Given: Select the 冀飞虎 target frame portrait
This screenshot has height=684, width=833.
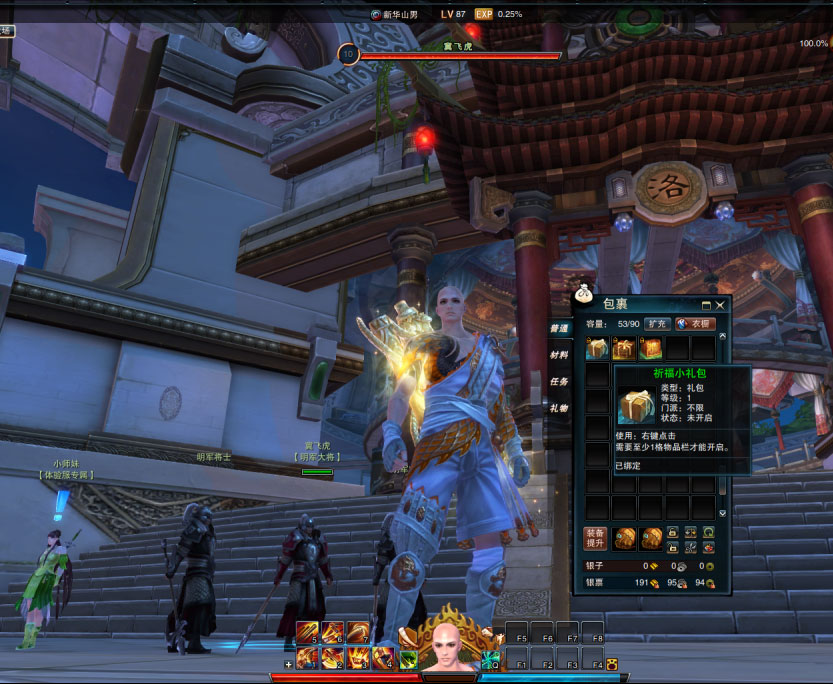Looking at the screenshot, I should point(349,54).
